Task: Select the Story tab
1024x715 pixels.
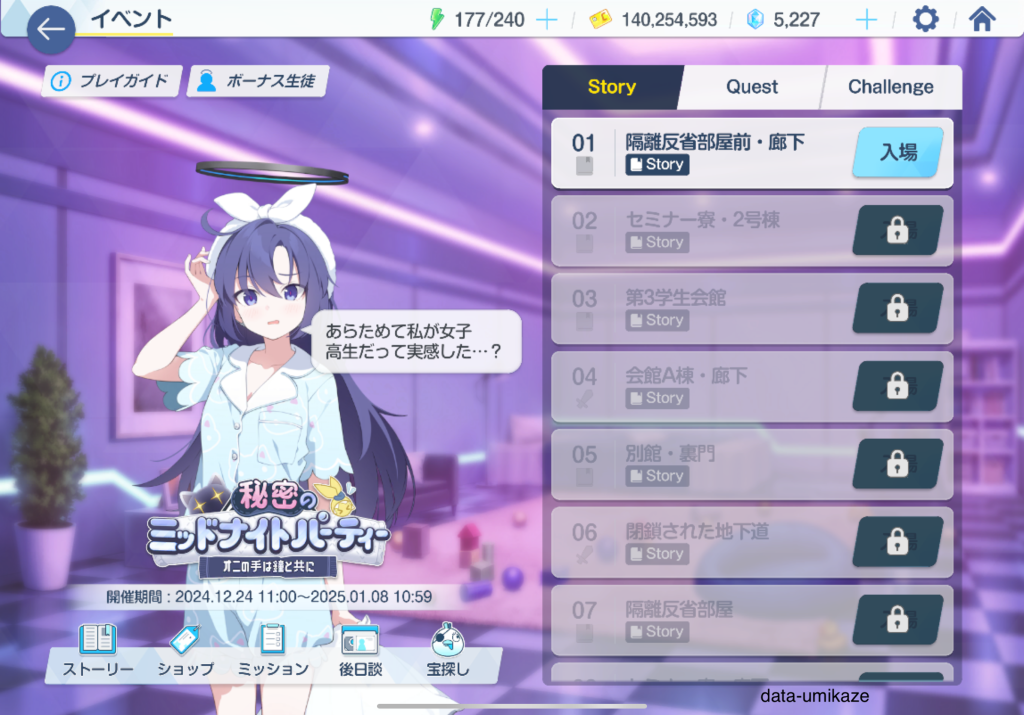Action: click(x=612, y=87)
